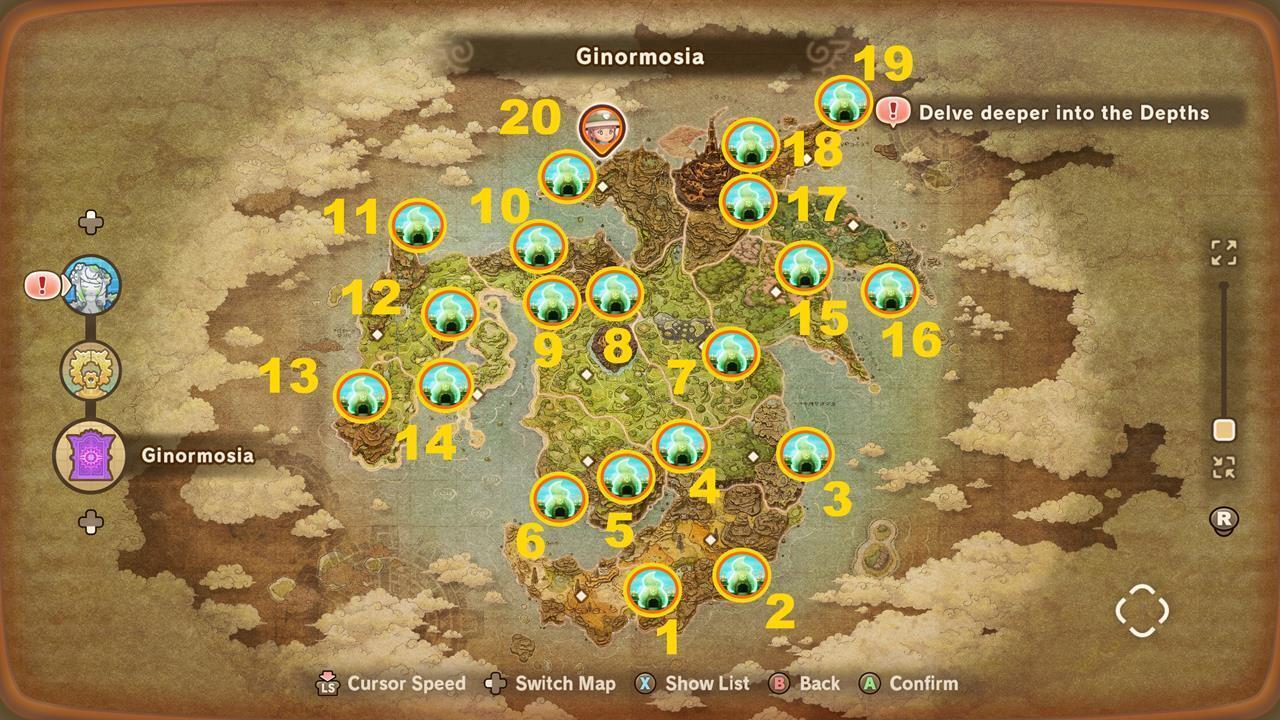Select the golden gate map icon above Ginormosia
Viewport: 1280px width, 720px height.
pos(91,369)
